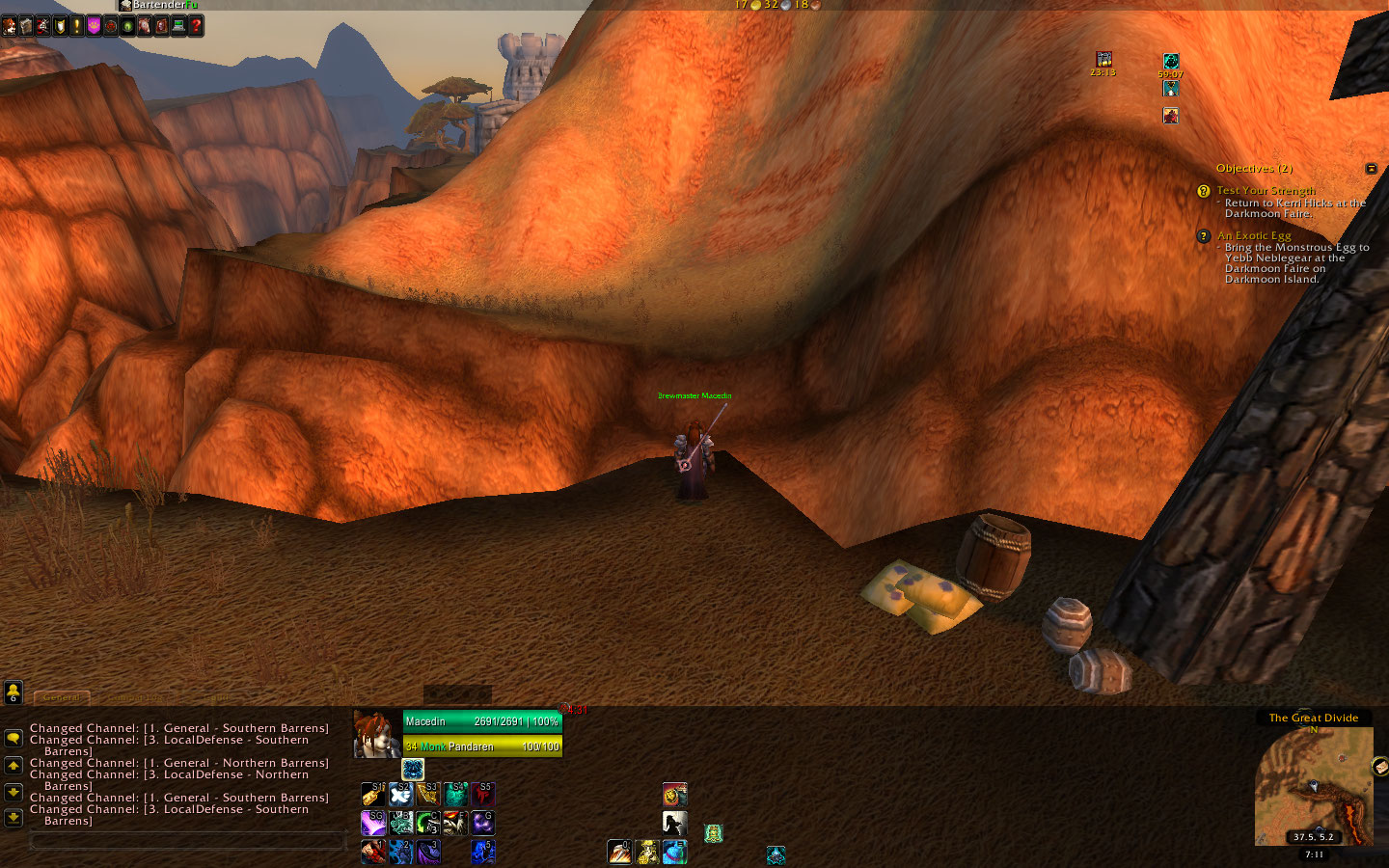Use the action slot labeled 1
This screenshot has width=1389, height=868.
point(373,851)
